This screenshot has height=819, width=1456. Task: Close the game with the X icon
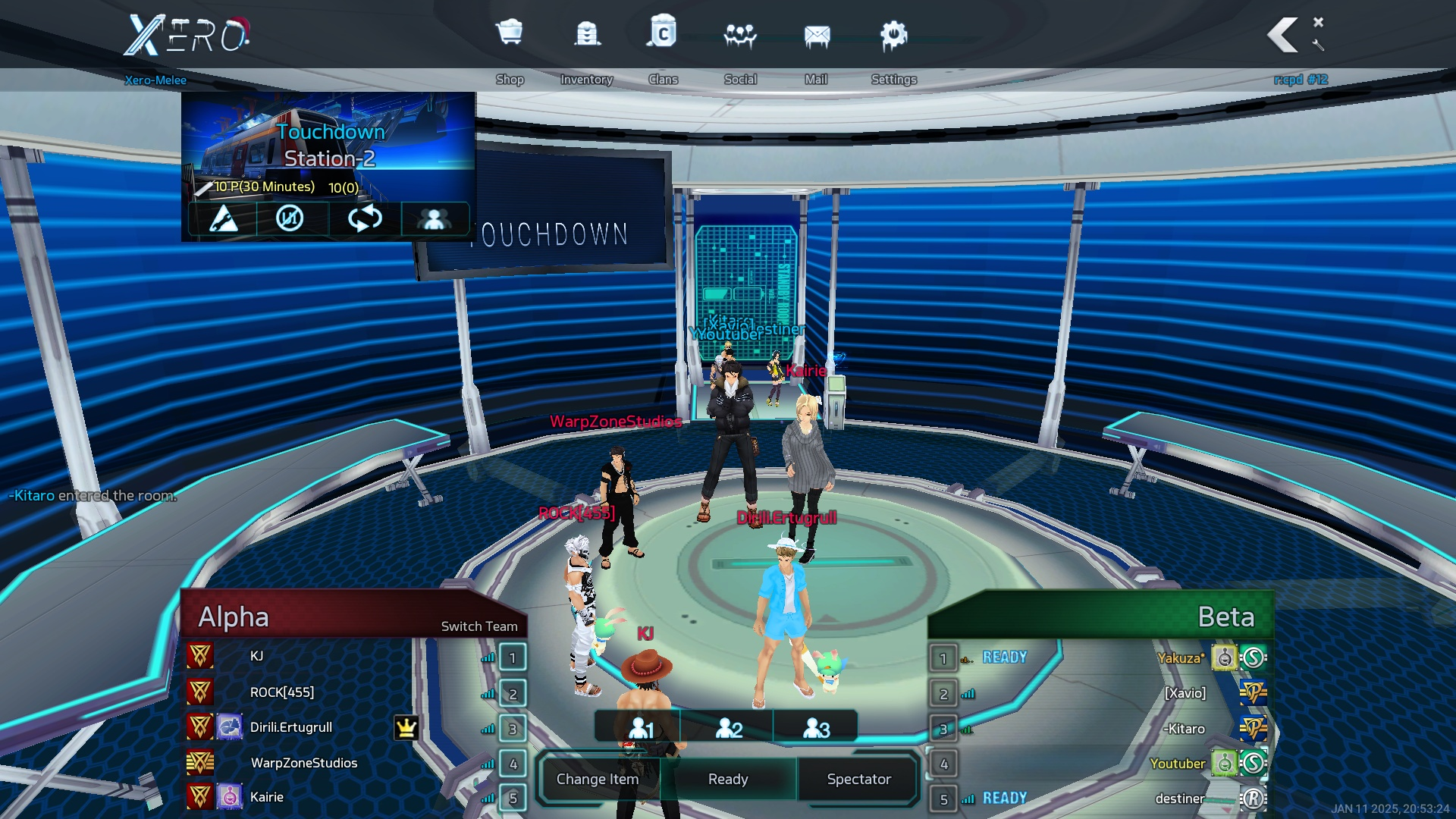point(1319,22)
